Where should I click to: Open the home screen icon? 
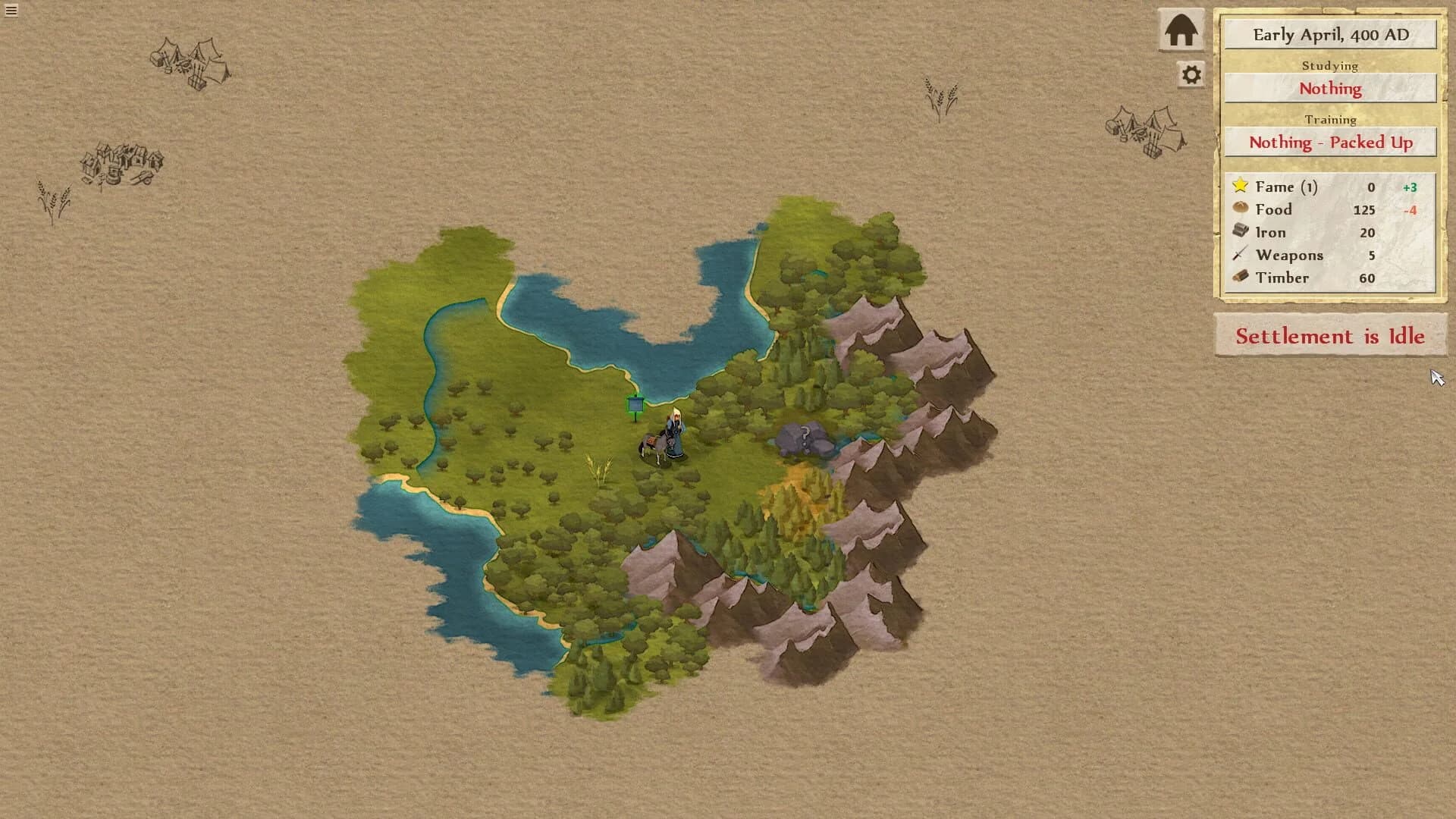1181,30
